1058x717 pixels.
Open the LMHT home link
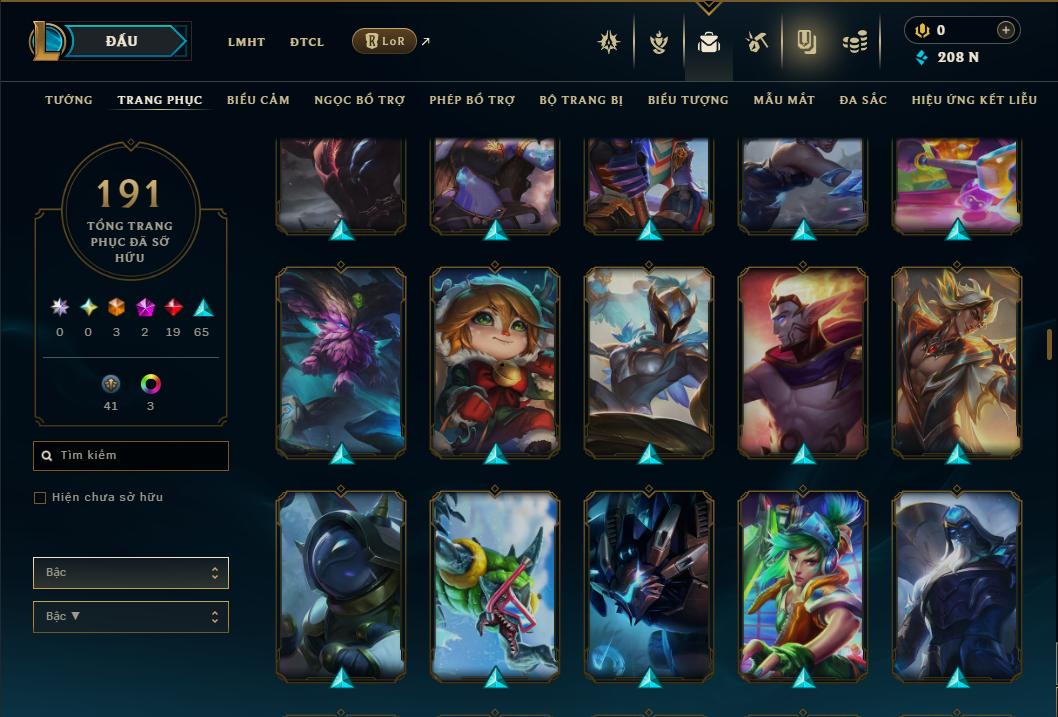(x=246, y=42)
